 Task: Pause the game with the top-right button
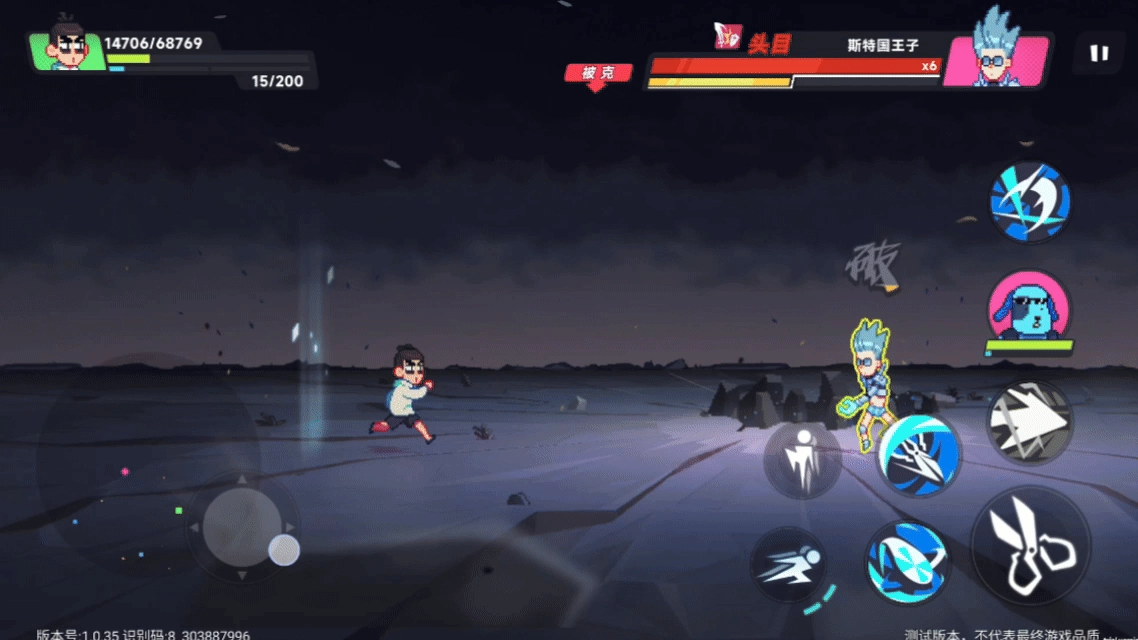click(x=1099, y=53)
